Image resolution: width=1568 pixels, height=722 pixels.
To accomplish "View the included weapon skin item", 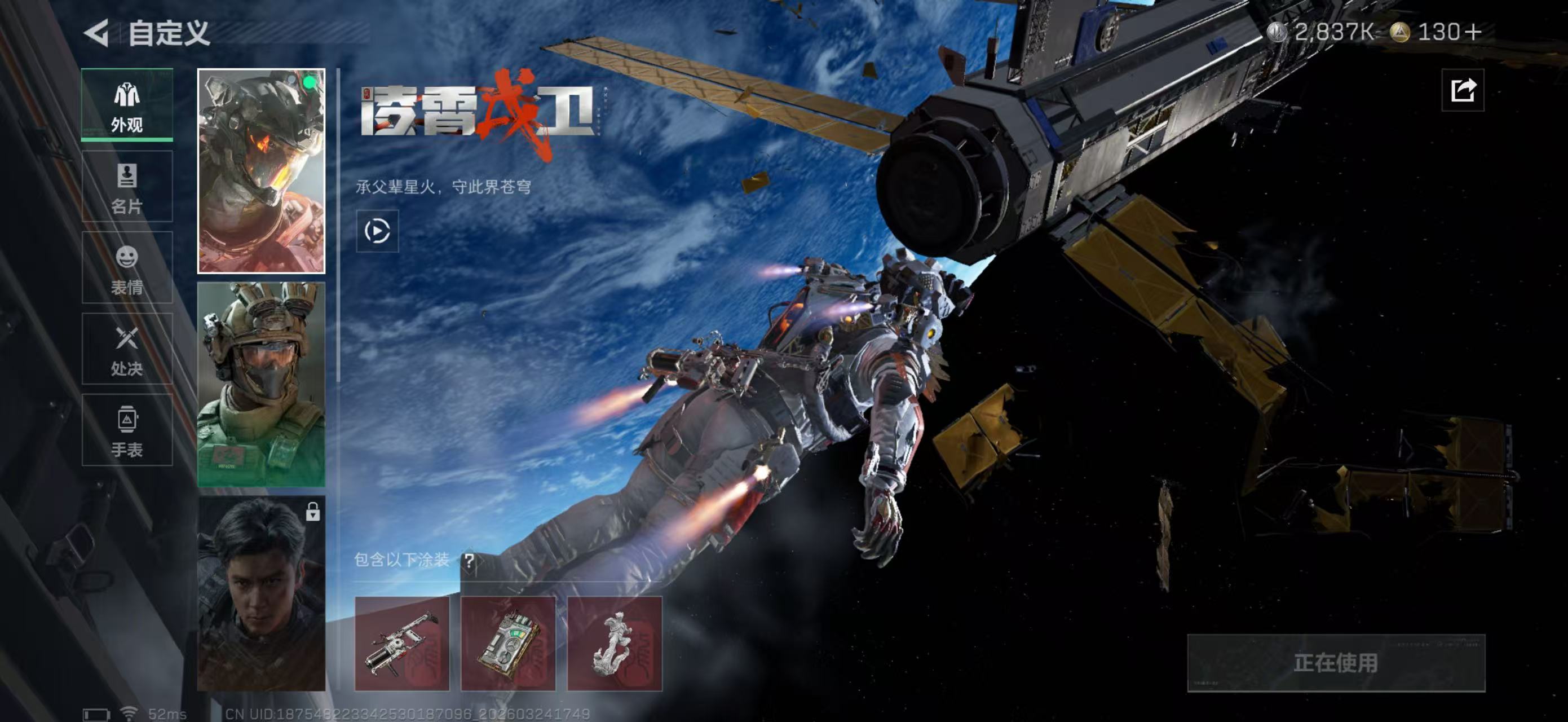I will [x=402, y=644].
